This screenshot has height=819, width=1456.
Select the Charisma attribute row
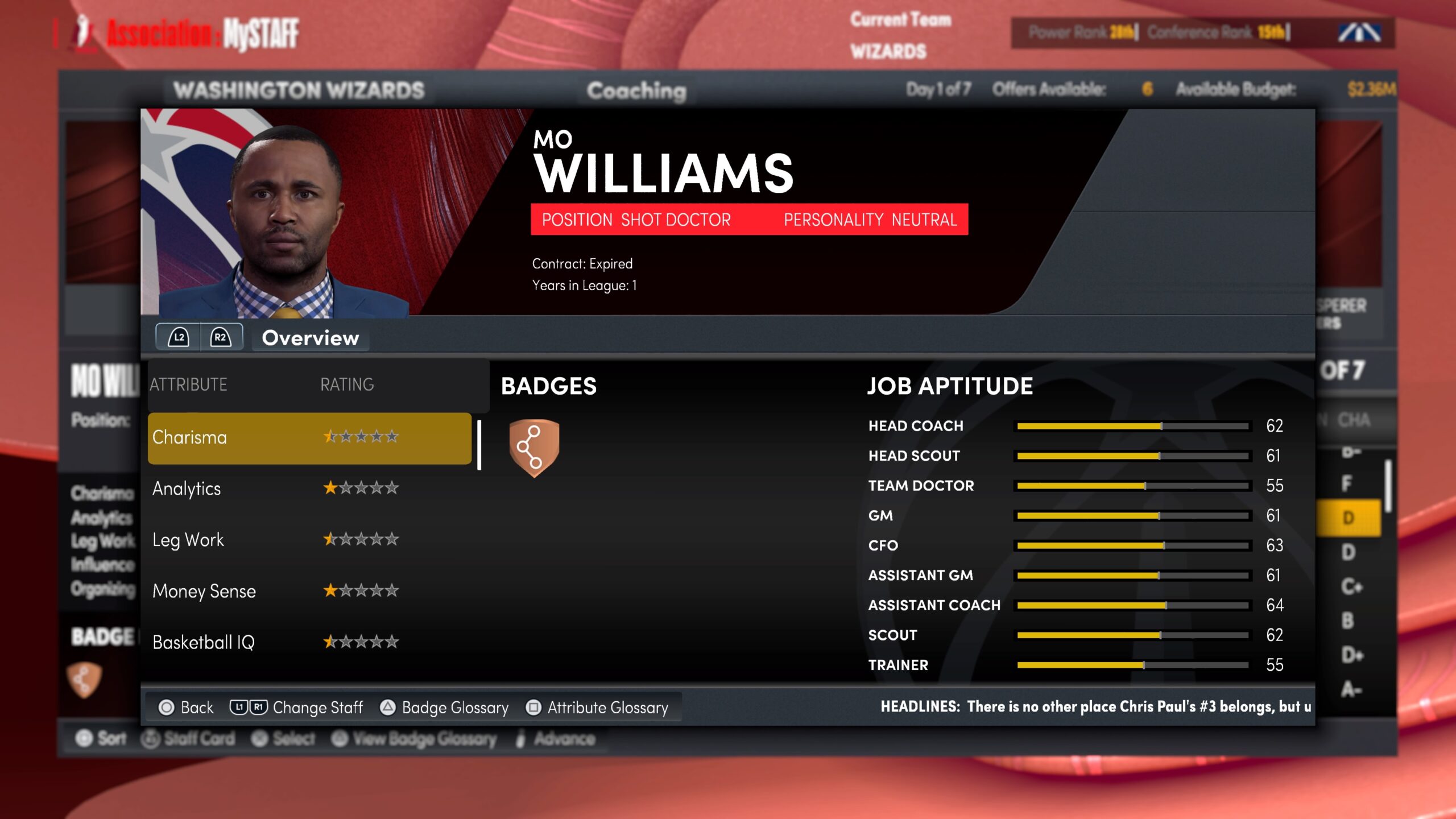pos(309,437)
